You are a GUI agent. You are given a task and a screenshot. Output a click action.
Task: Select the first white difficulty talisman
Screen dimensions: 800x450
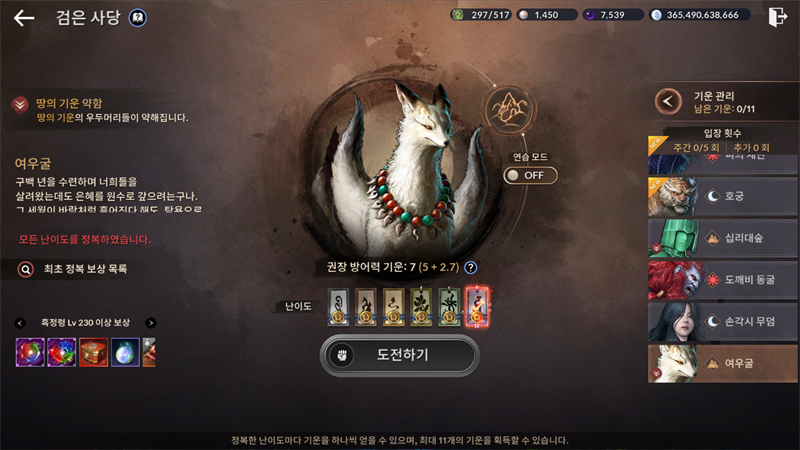point(338,306)
